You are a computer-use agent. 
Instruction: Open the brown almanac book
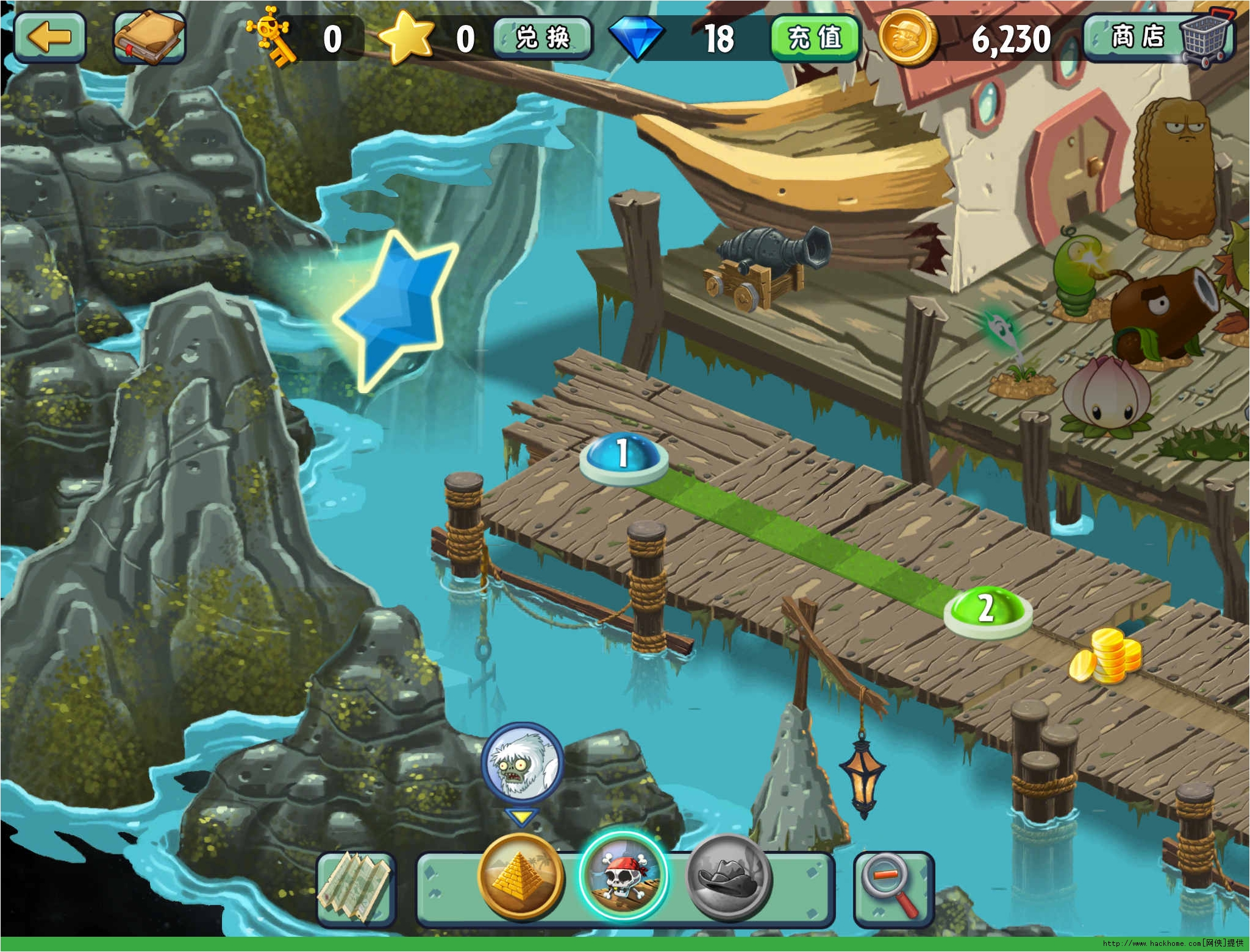[149, 37]
